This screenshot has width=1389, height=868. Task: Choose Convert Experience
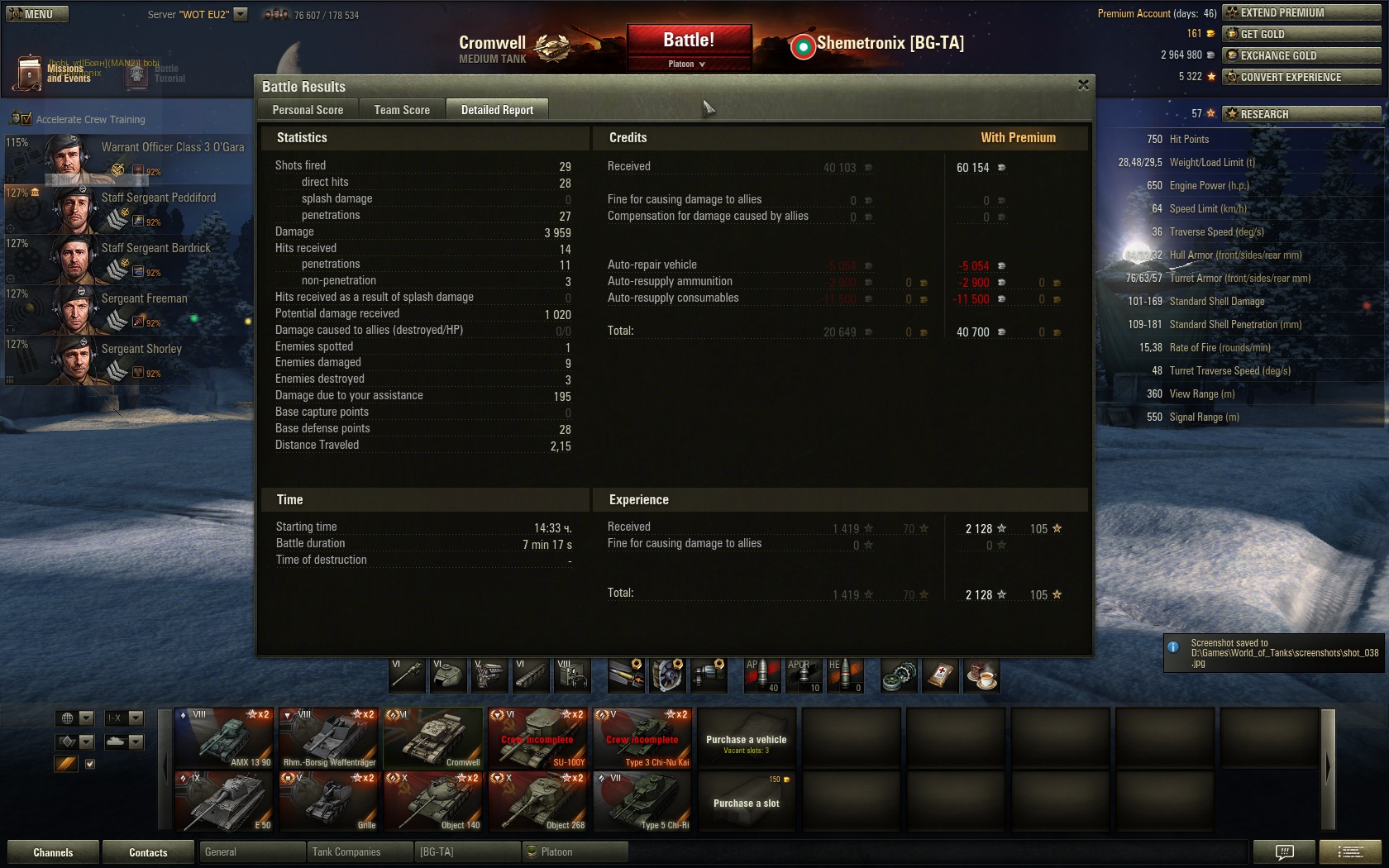pos(1301,77)
